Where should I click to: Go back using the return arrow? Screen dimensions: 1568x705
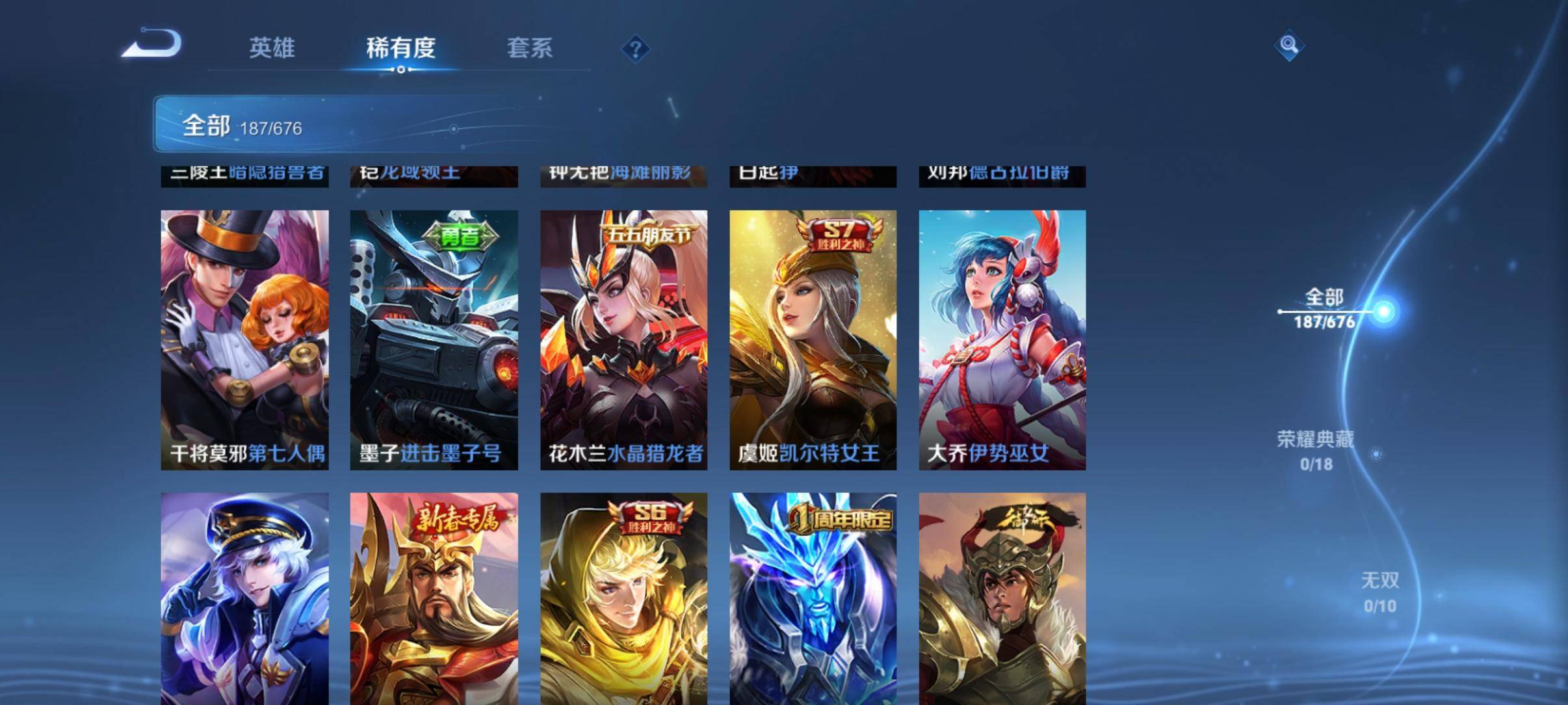153,46
